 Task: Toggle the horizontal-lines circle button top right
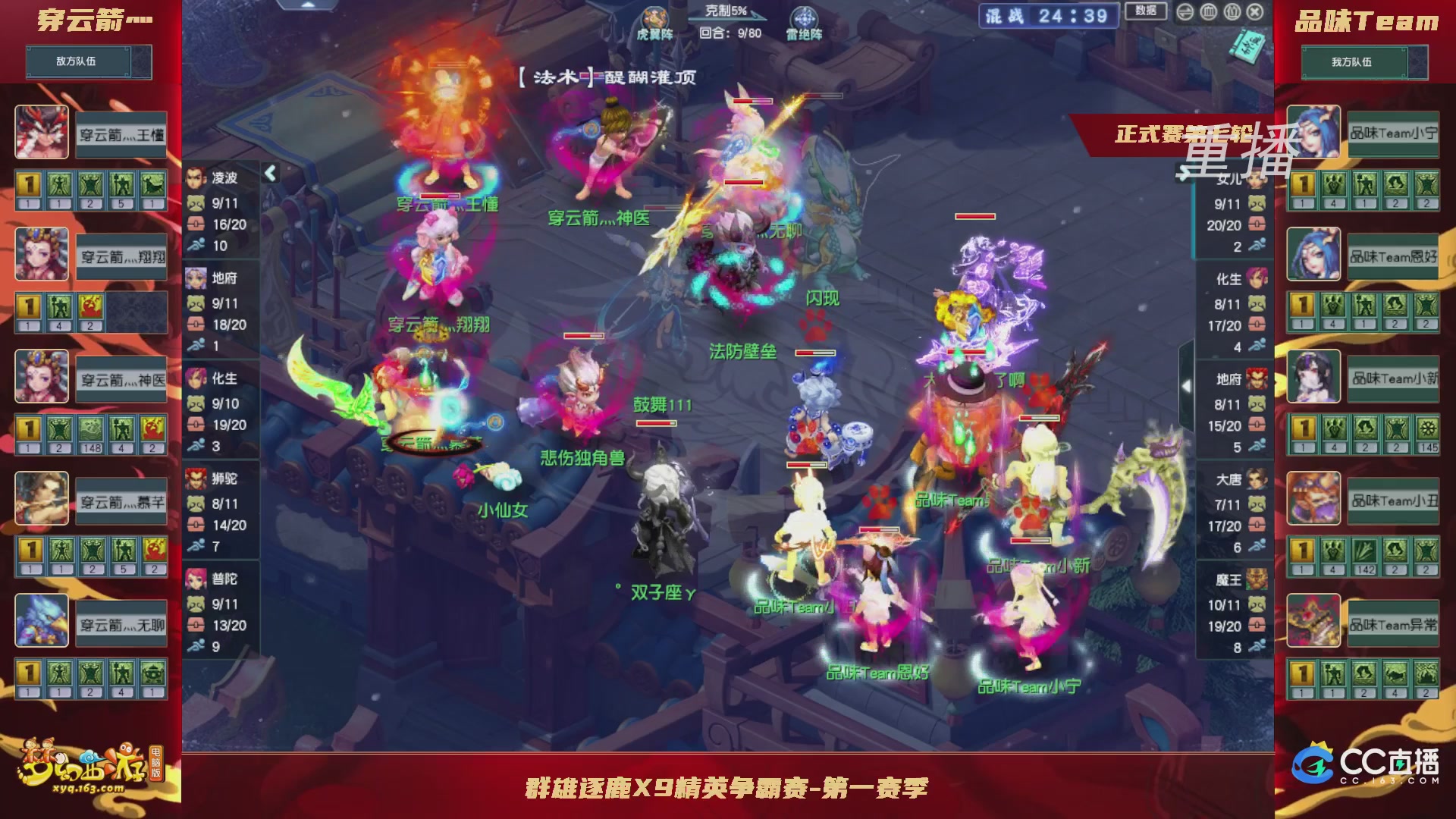(1185, 12)
